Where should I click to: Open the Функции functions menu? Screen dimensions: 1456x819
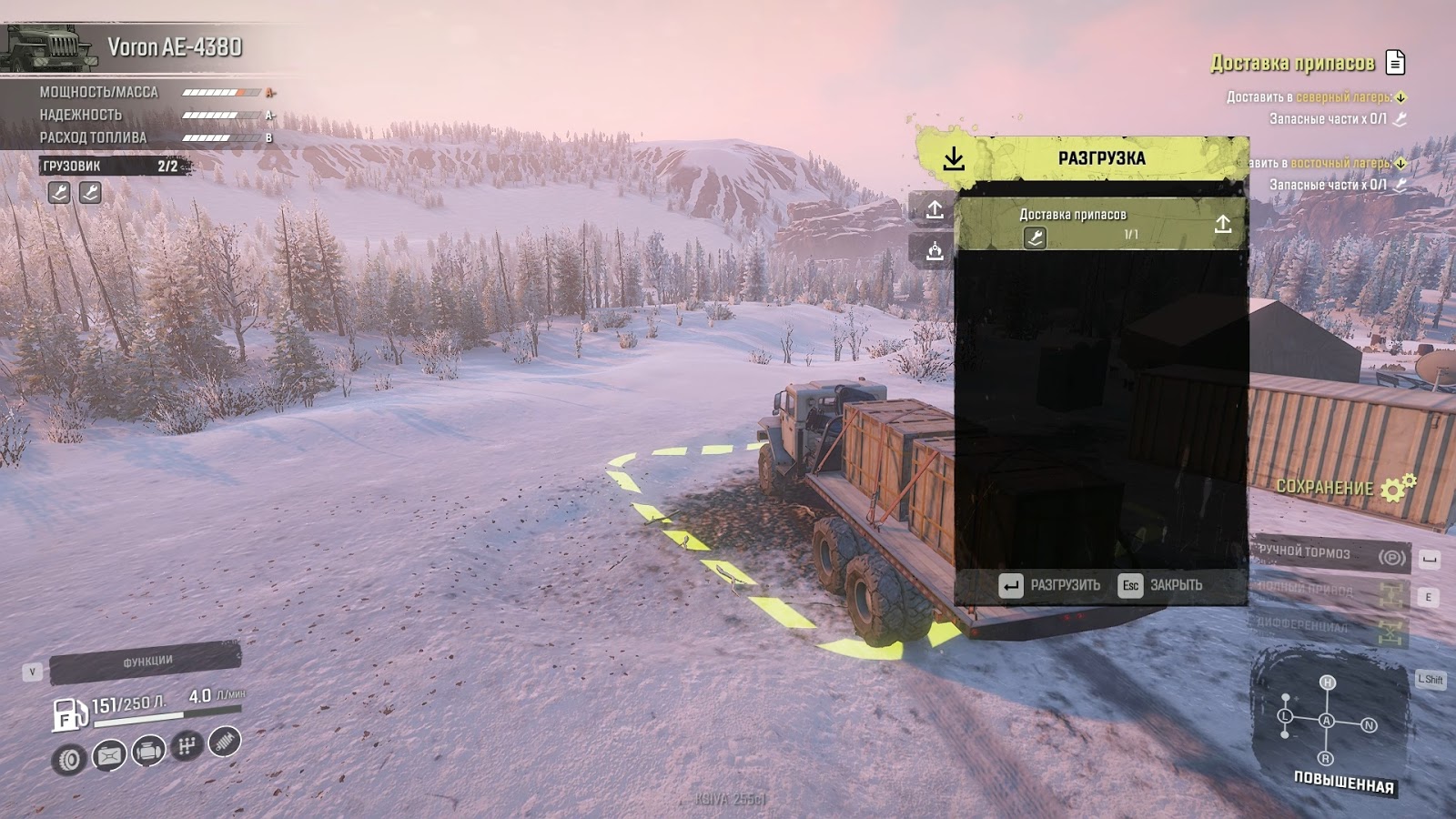point(146,662)
